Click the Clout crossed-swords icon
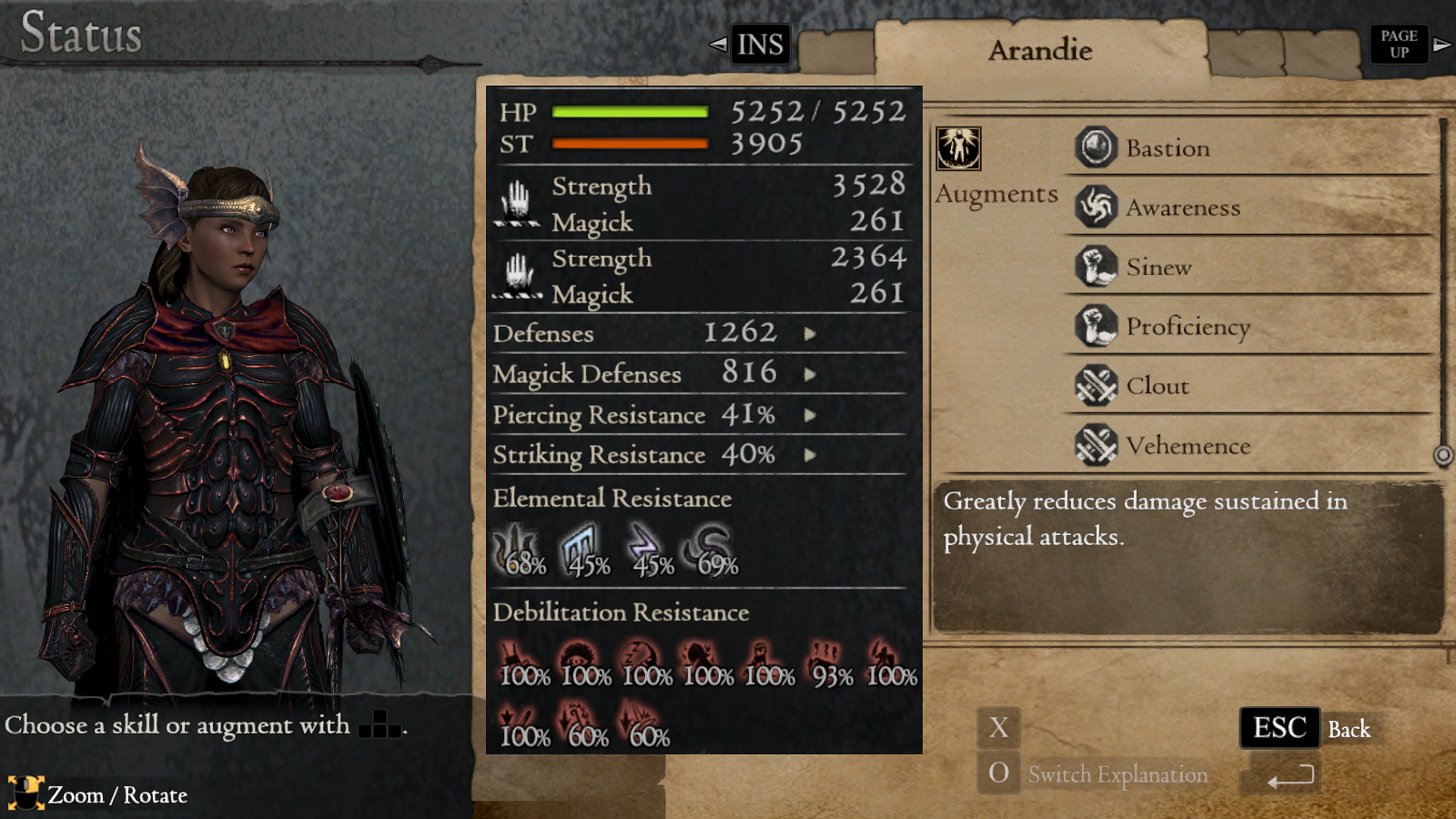Viewport: 1456px width, 819px height. point(1096,386)
